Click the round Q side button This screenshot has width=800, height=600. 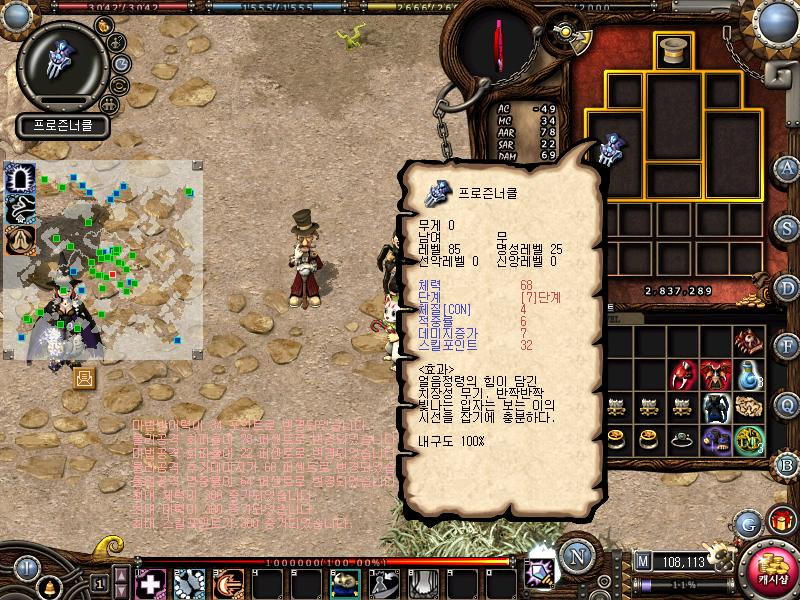787,403
